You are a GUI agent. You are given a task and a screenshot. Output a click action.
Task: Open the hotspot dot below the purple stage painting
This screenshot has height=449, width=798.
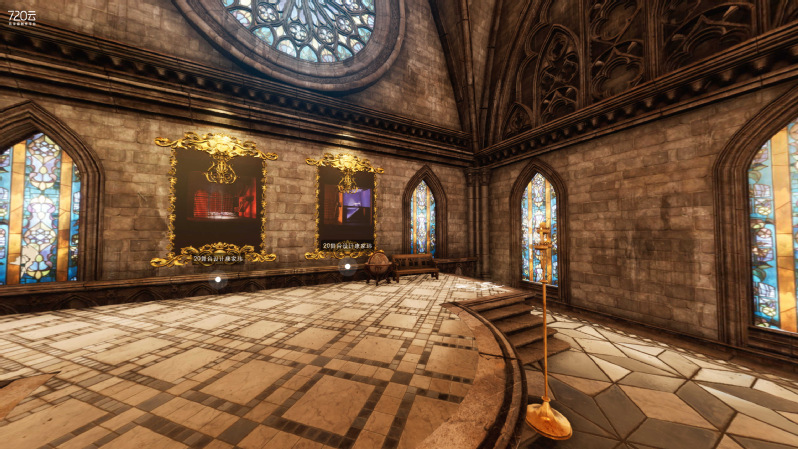point(347,266)
